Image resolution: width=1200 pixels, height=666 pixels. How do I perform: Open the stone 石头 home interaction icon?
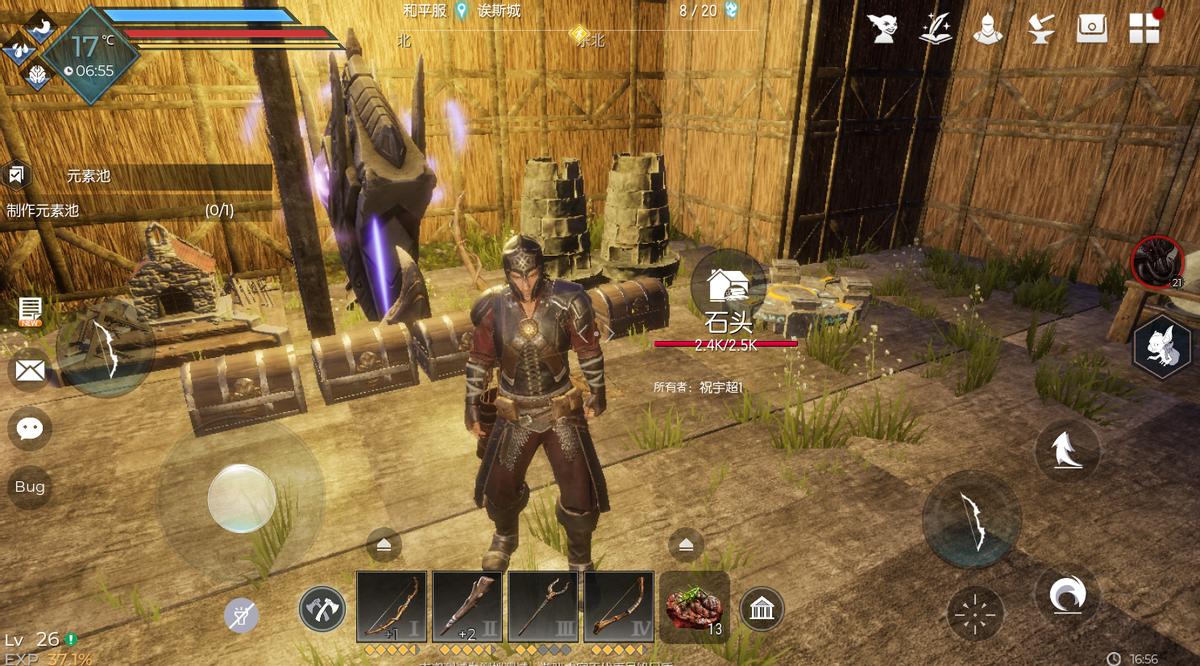point(728,286)
